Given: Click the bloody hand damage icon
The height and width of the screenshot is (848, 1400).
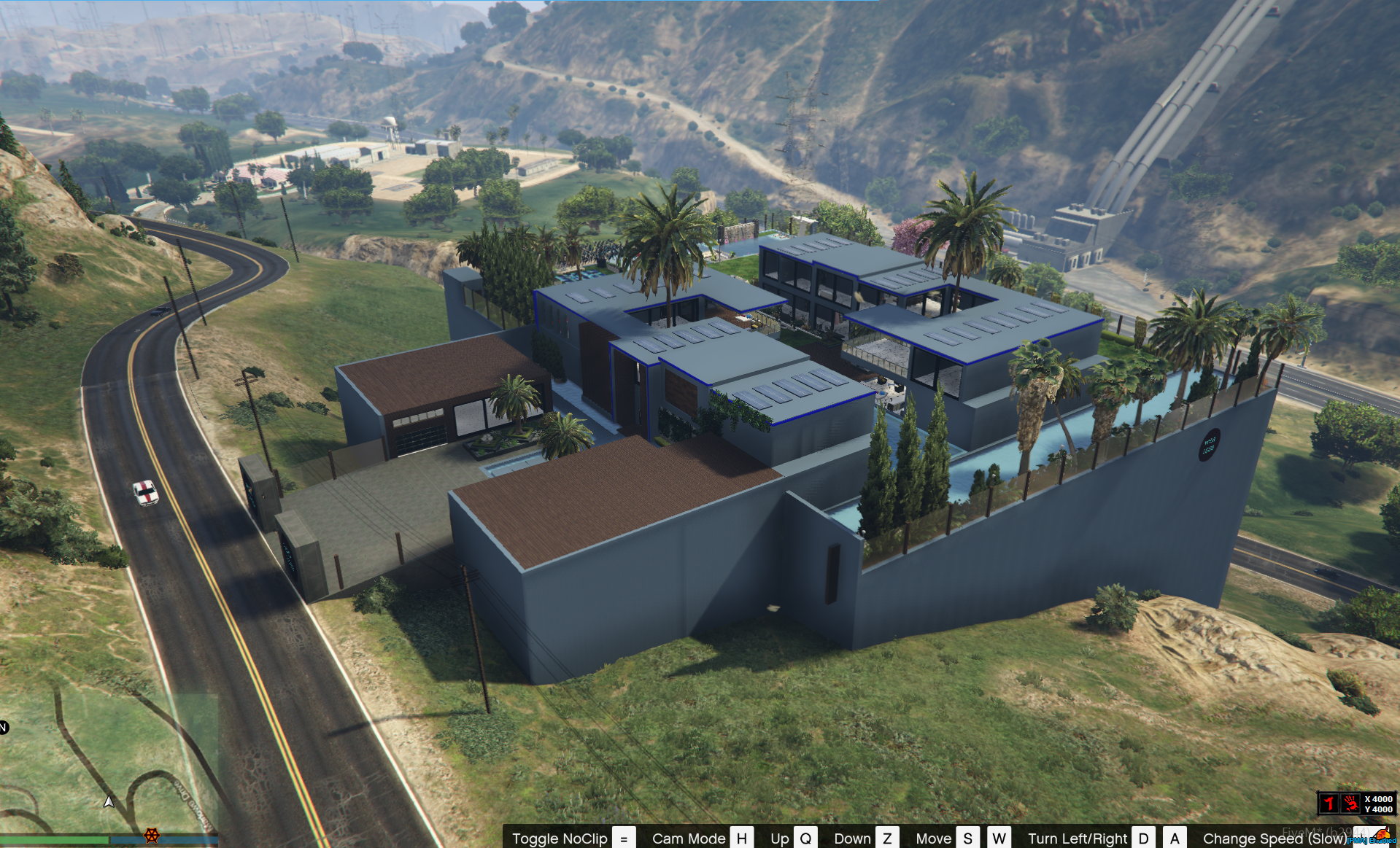Looking at the screenshot, I should 1351,803.
